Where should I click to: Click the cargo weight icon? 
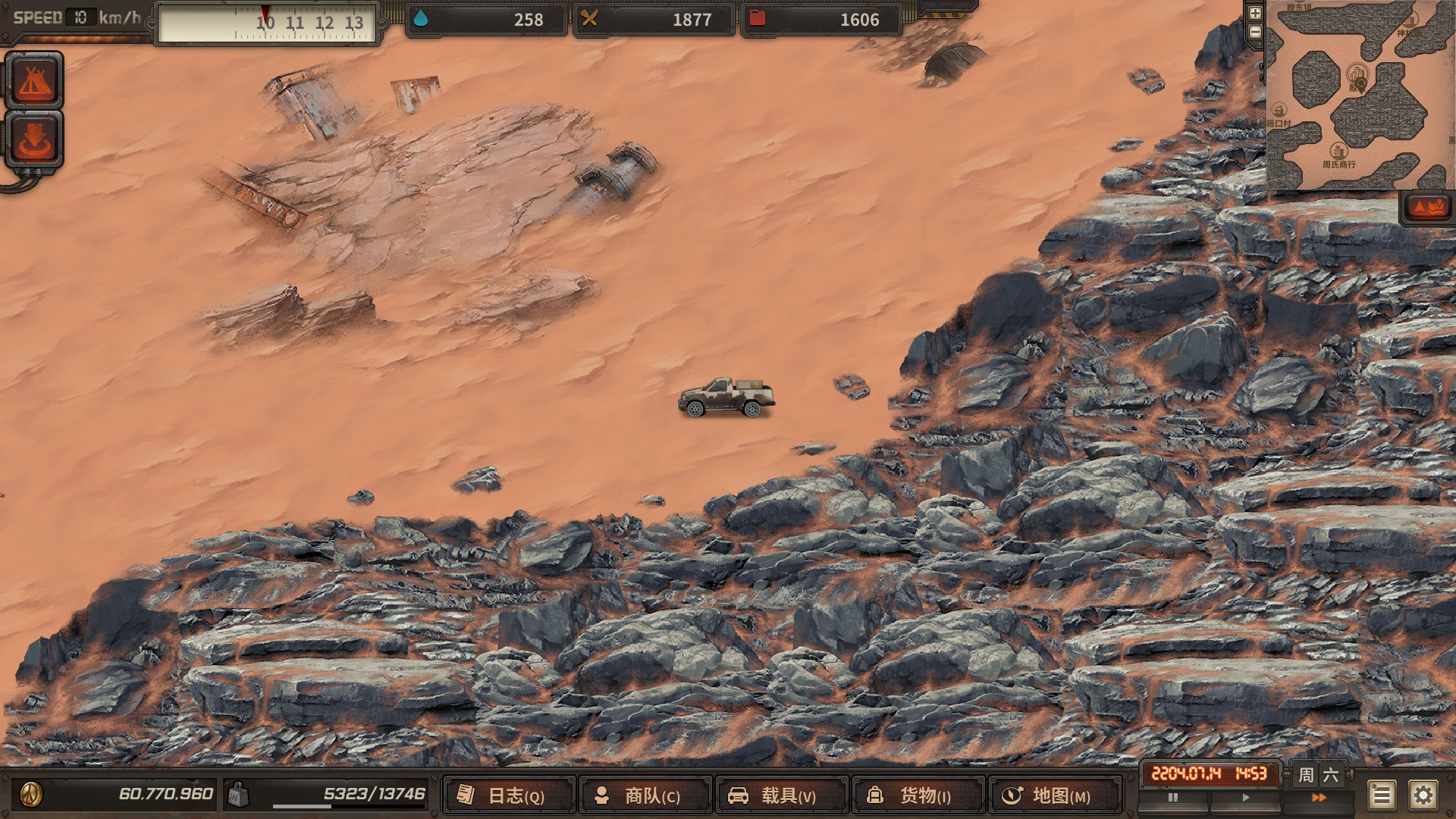[x=238, y=794]
